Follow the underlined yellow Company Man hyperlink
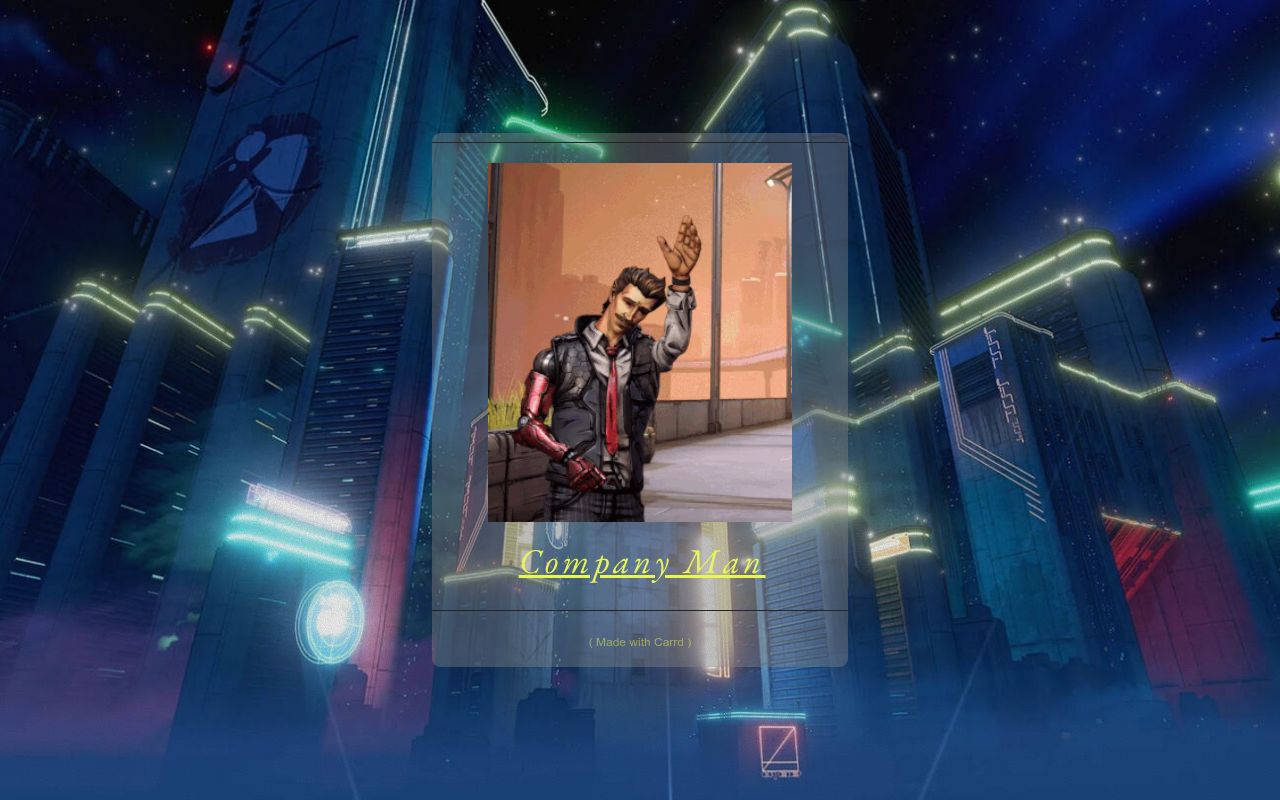Screen dimensions: 1280x800 click(x=641, y=563)
